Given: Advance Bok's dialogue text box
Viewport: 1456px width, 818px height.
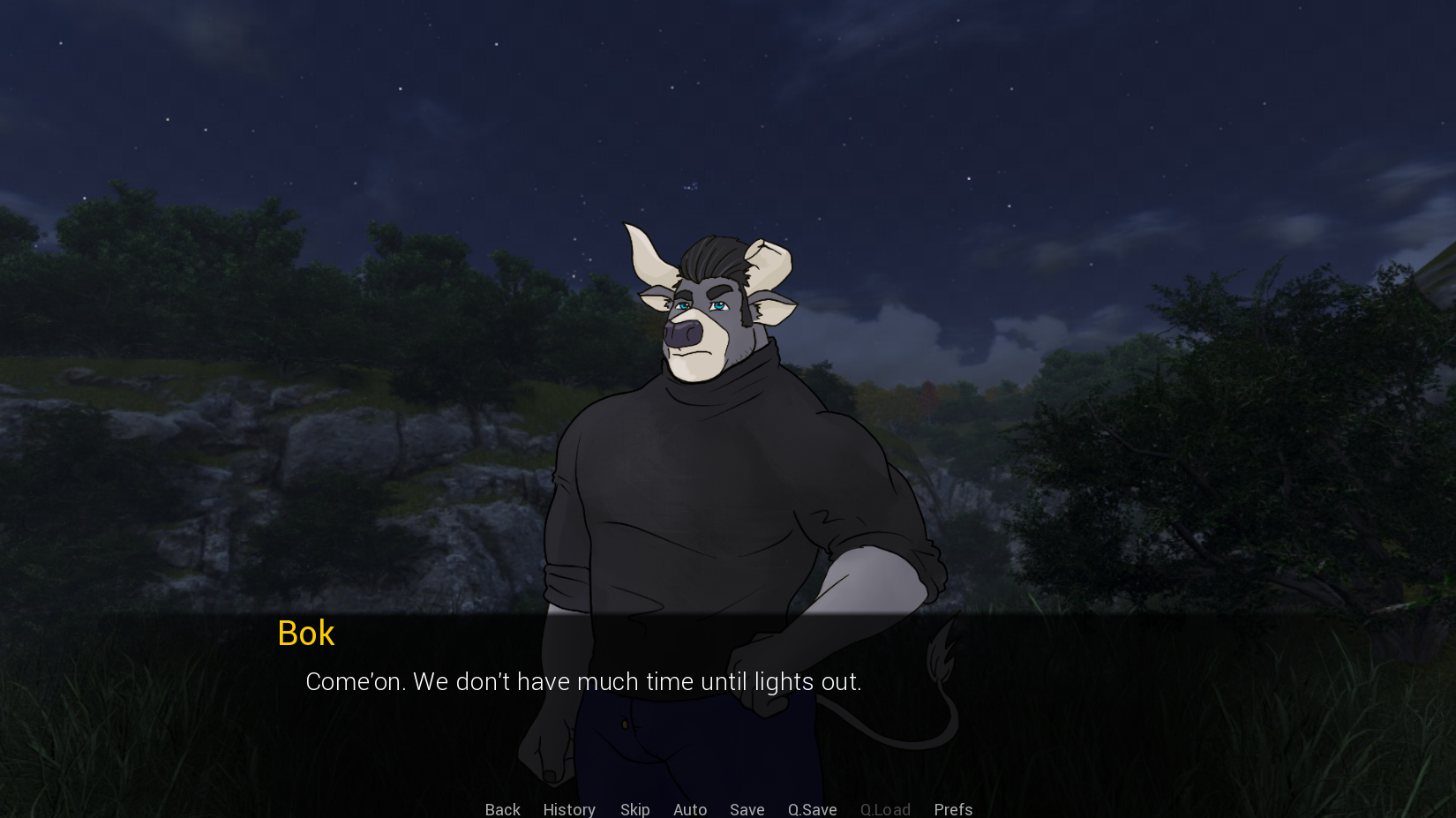Looking at the screenshot, I should (x=582, y=682).
